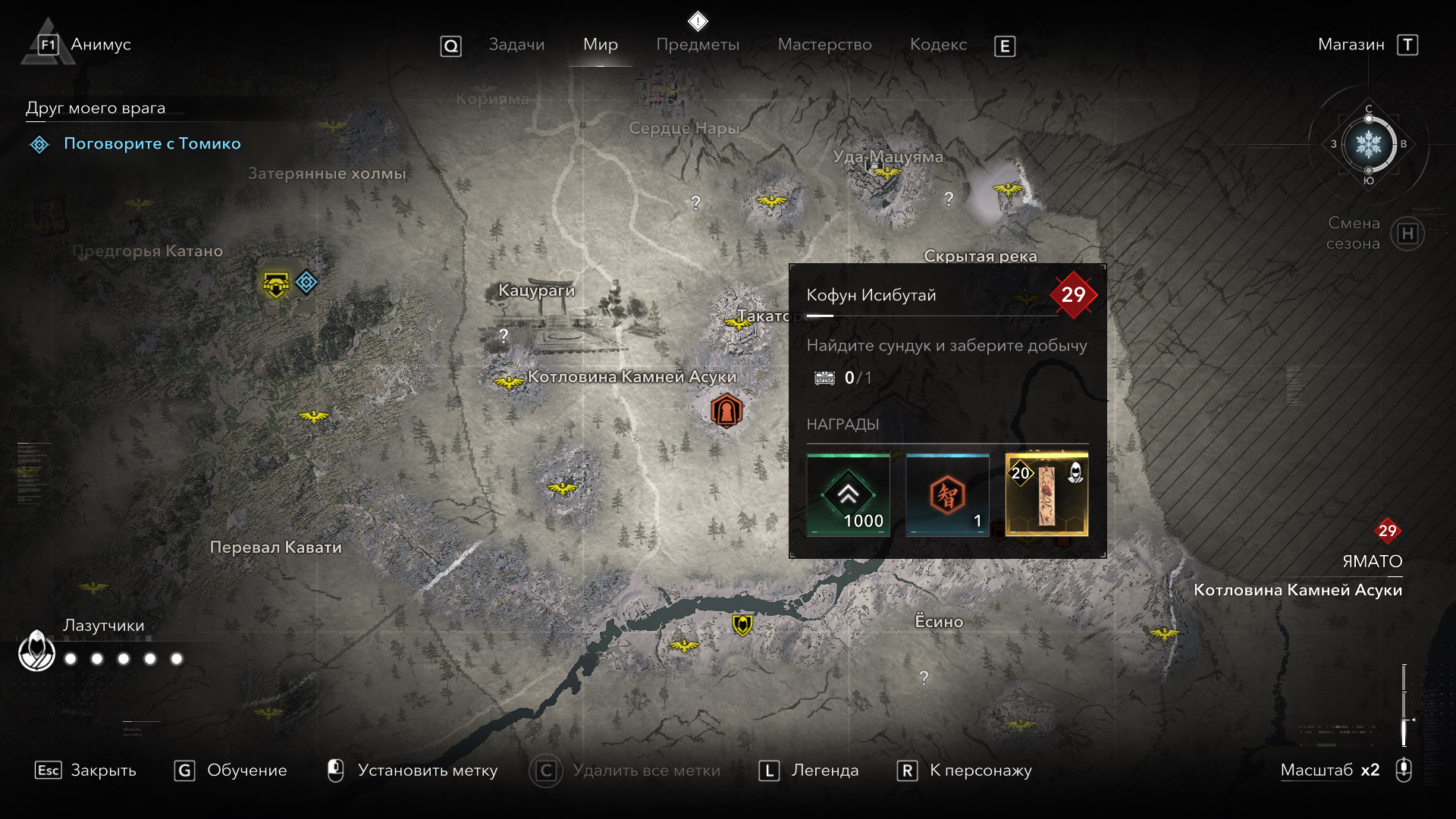
Task: Switch to the Задачи tab
Action: [516, 45]
